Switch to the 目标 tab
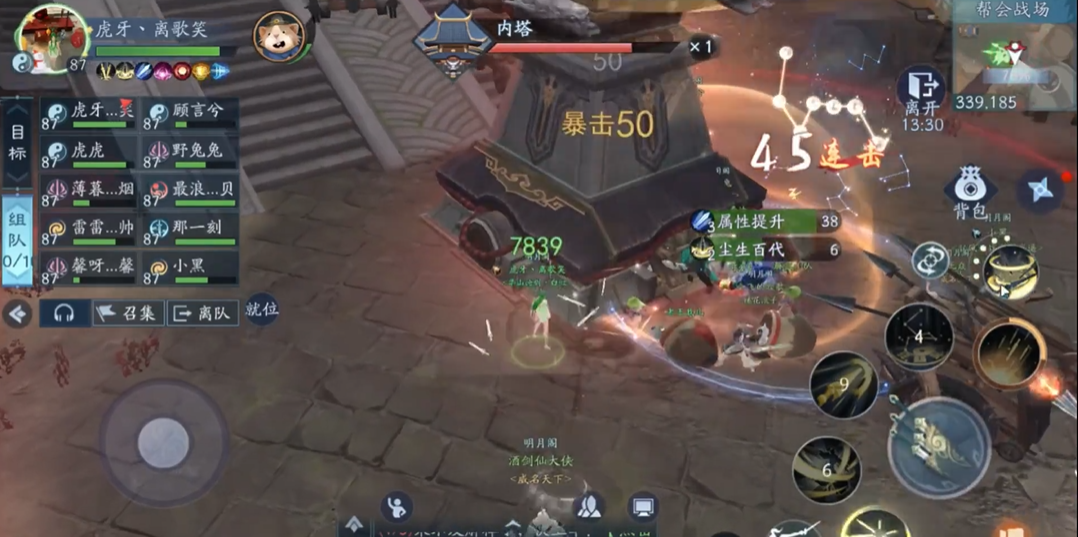This screenshot has height=537, width=1078. [18, 142]
